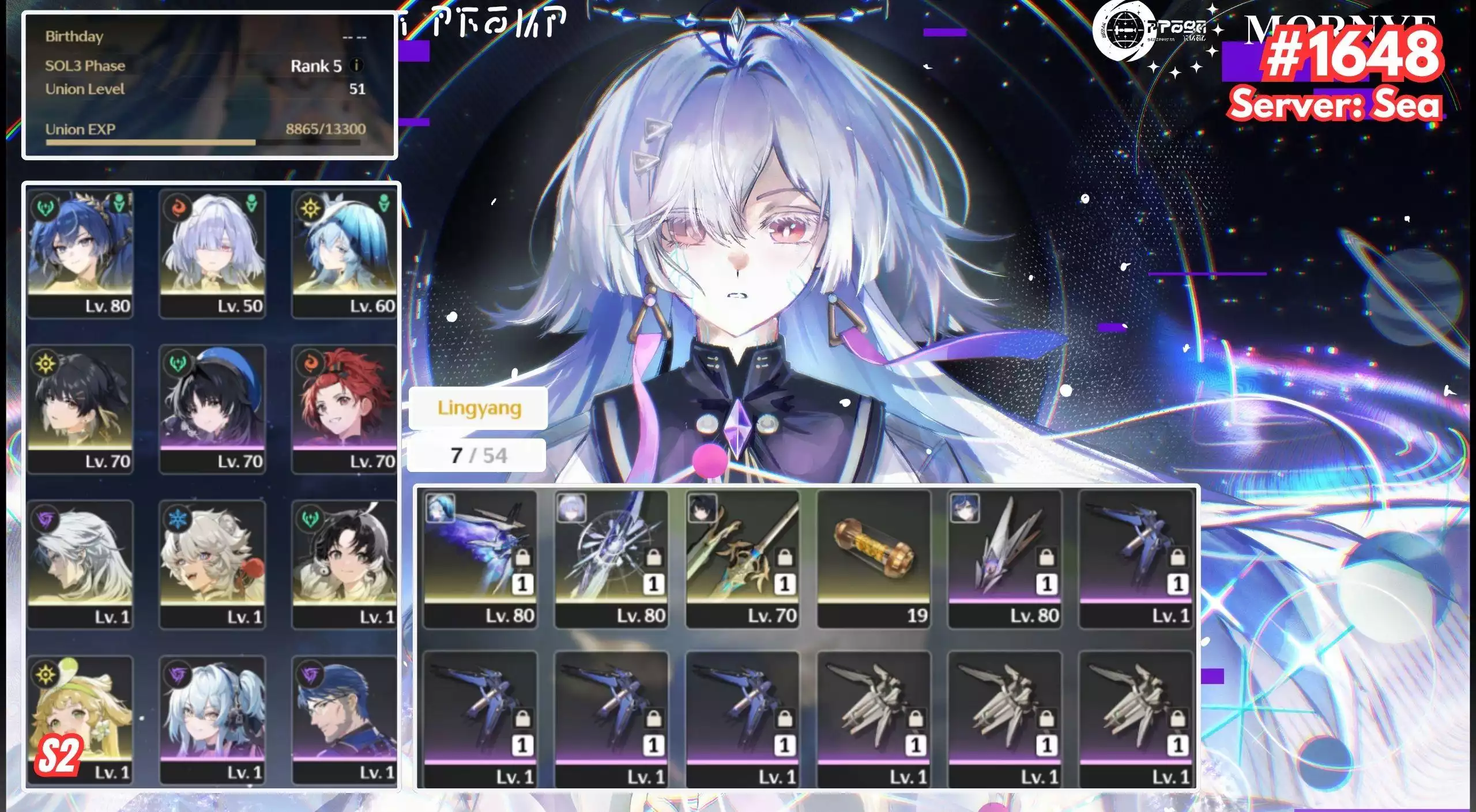
Task: Select the blue-beret Lv. 70 character
Action: (212, 409)
